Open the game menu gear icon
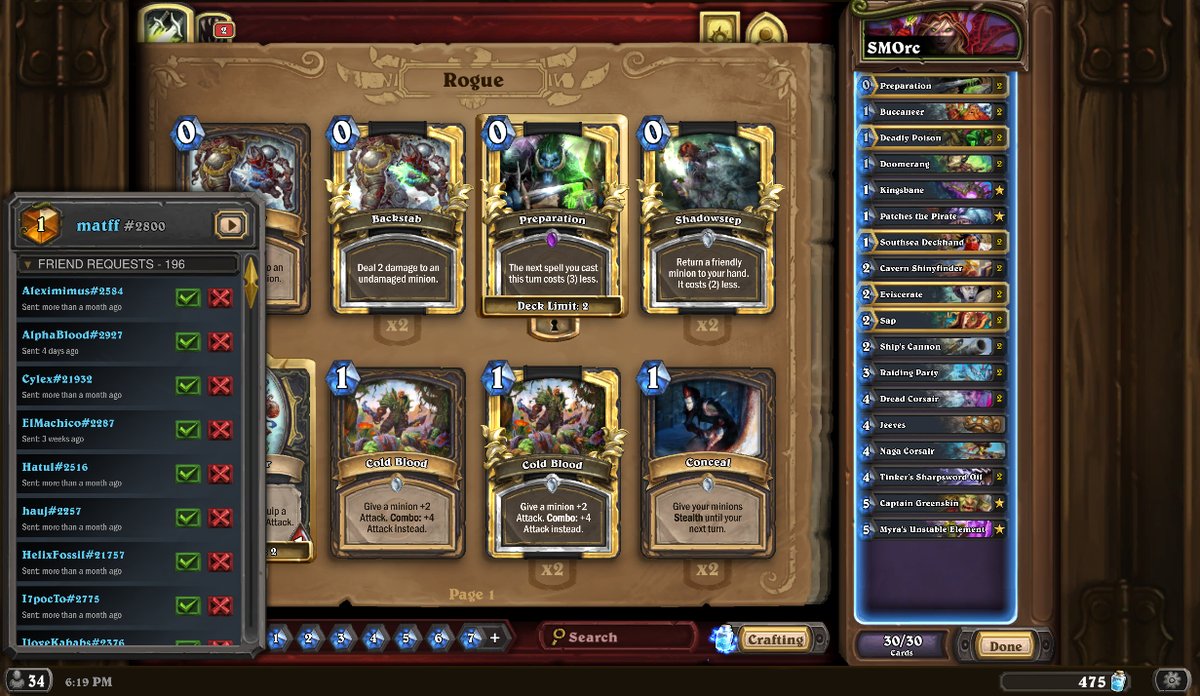This screenshot has width=1200, height=696. [1171, 680]
